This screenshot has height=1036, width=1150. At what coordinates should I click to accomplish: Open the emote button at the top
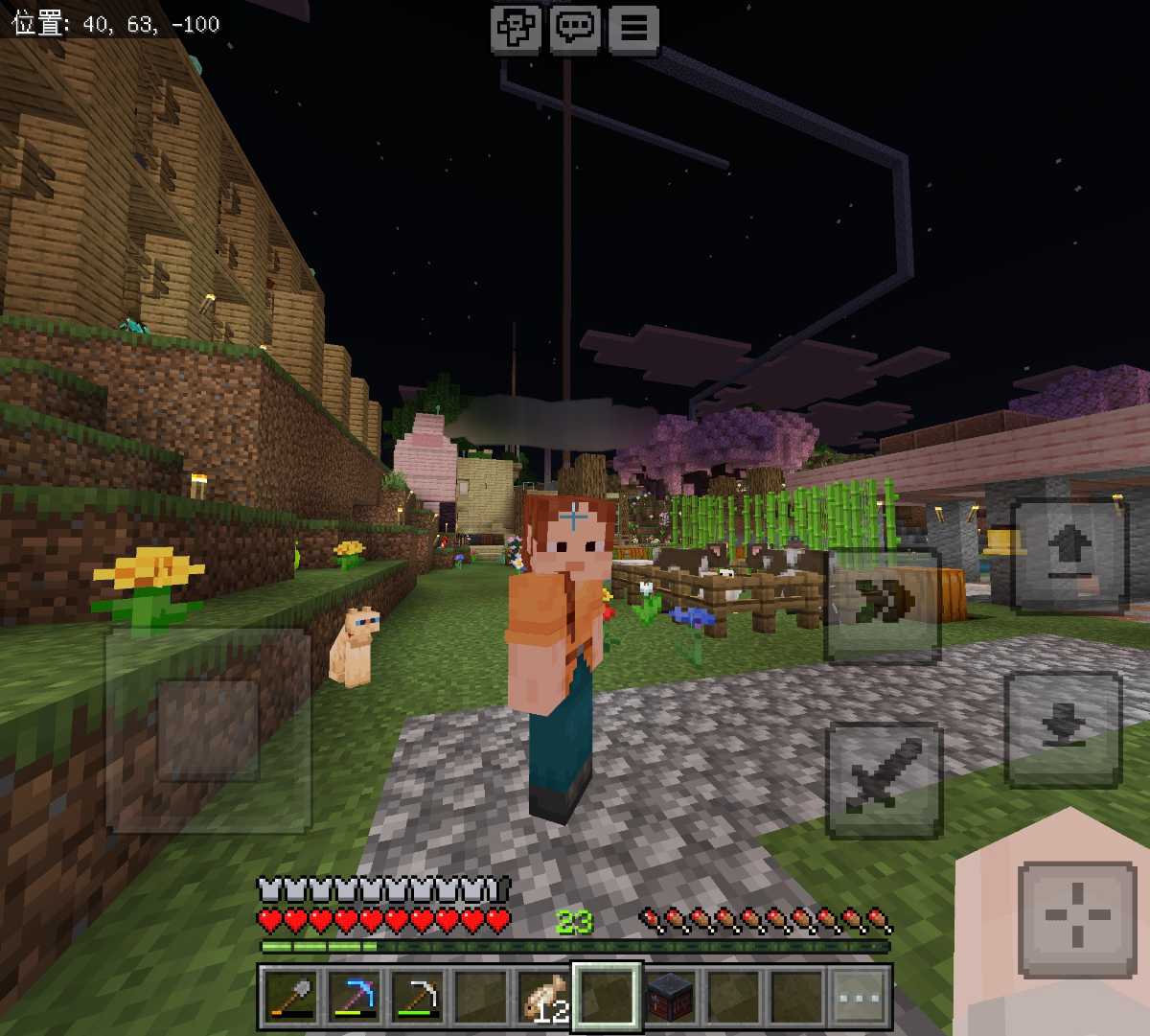516,28
